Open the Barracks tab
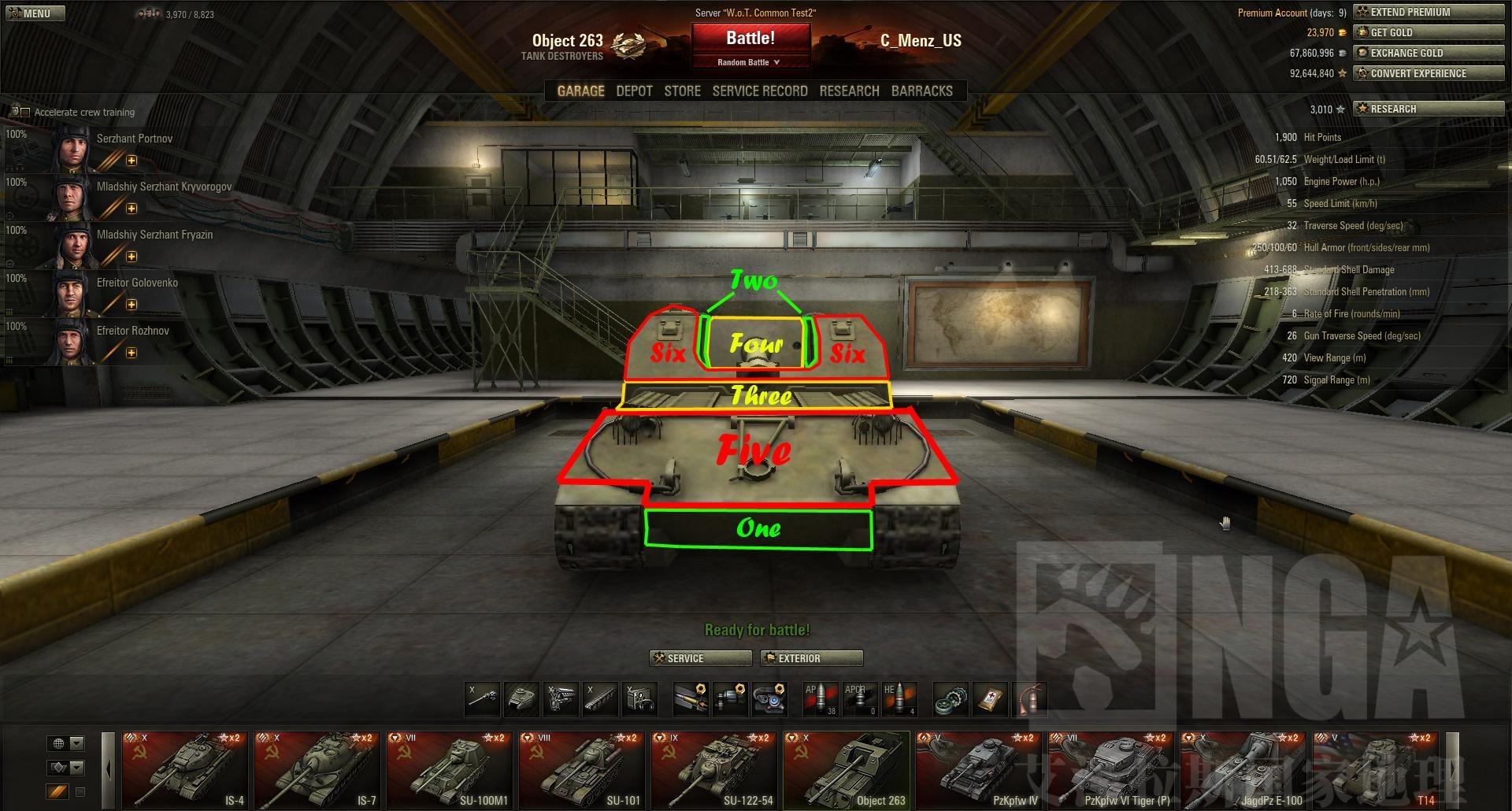 coord(921,91)
